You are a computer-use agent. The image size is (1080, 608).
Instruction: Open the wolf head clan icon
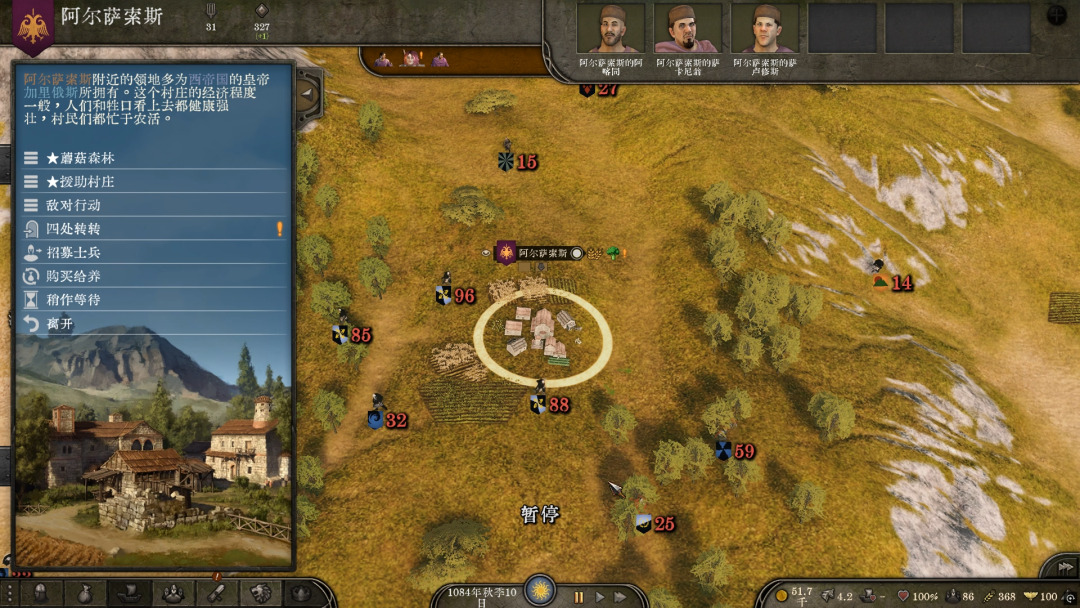tap(261, 592)
